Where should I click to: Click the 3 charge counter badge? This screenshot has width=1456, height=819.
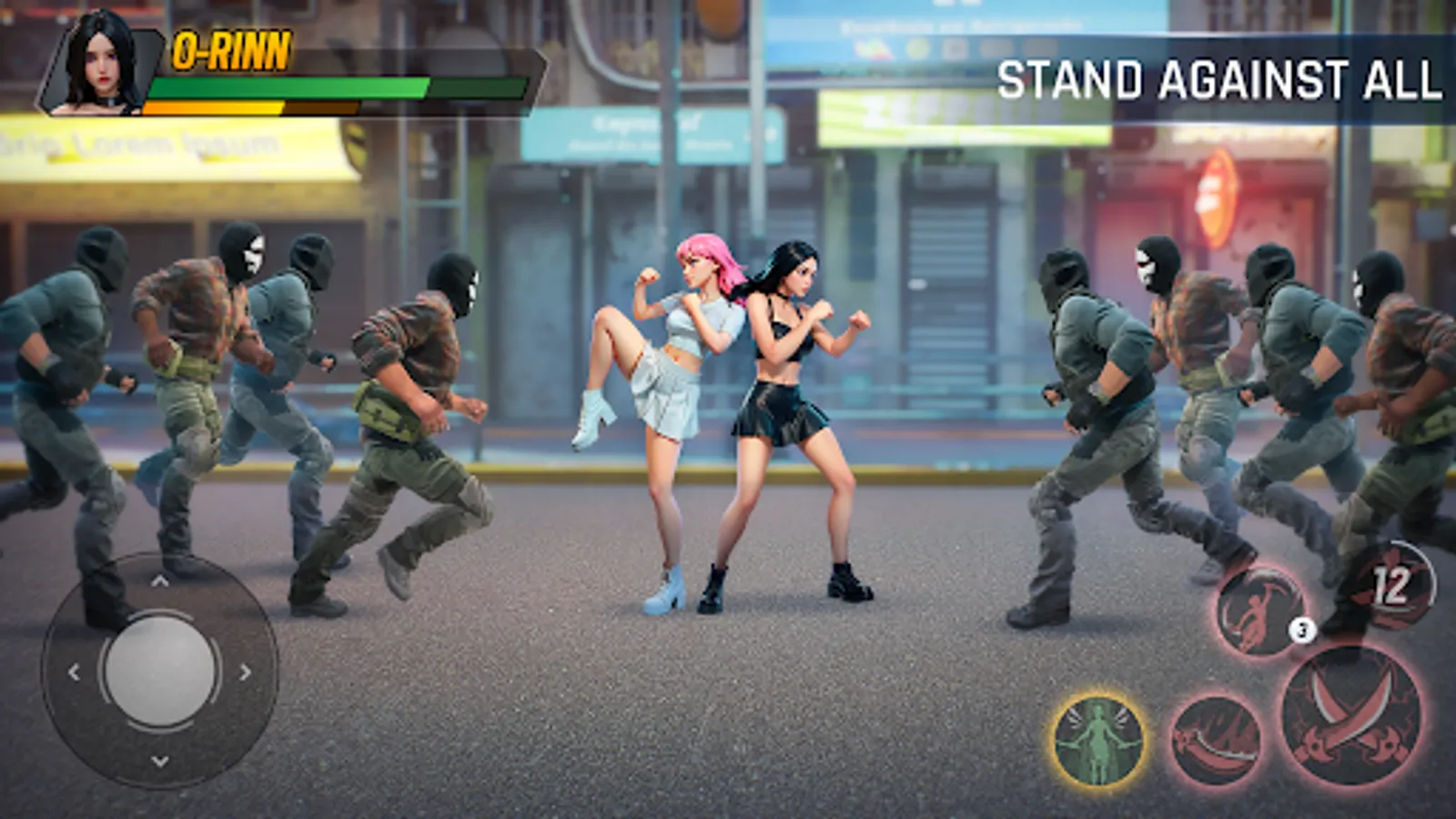[1301, 628]
